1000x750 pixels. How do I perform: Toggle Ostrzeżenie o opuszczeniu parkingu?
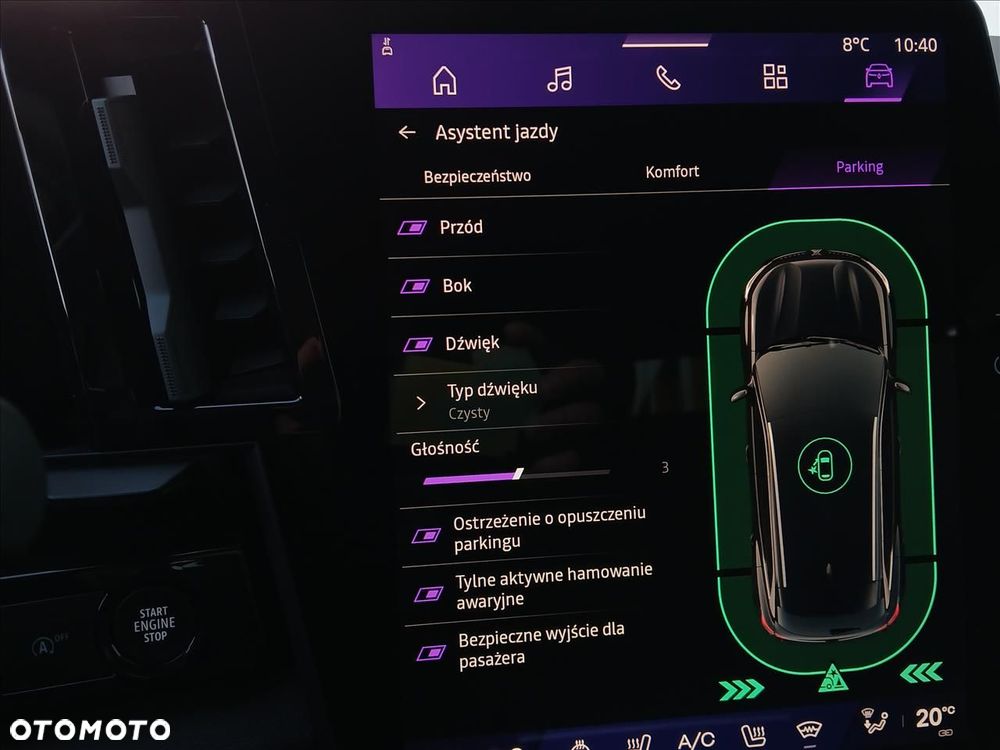point(427,535)
